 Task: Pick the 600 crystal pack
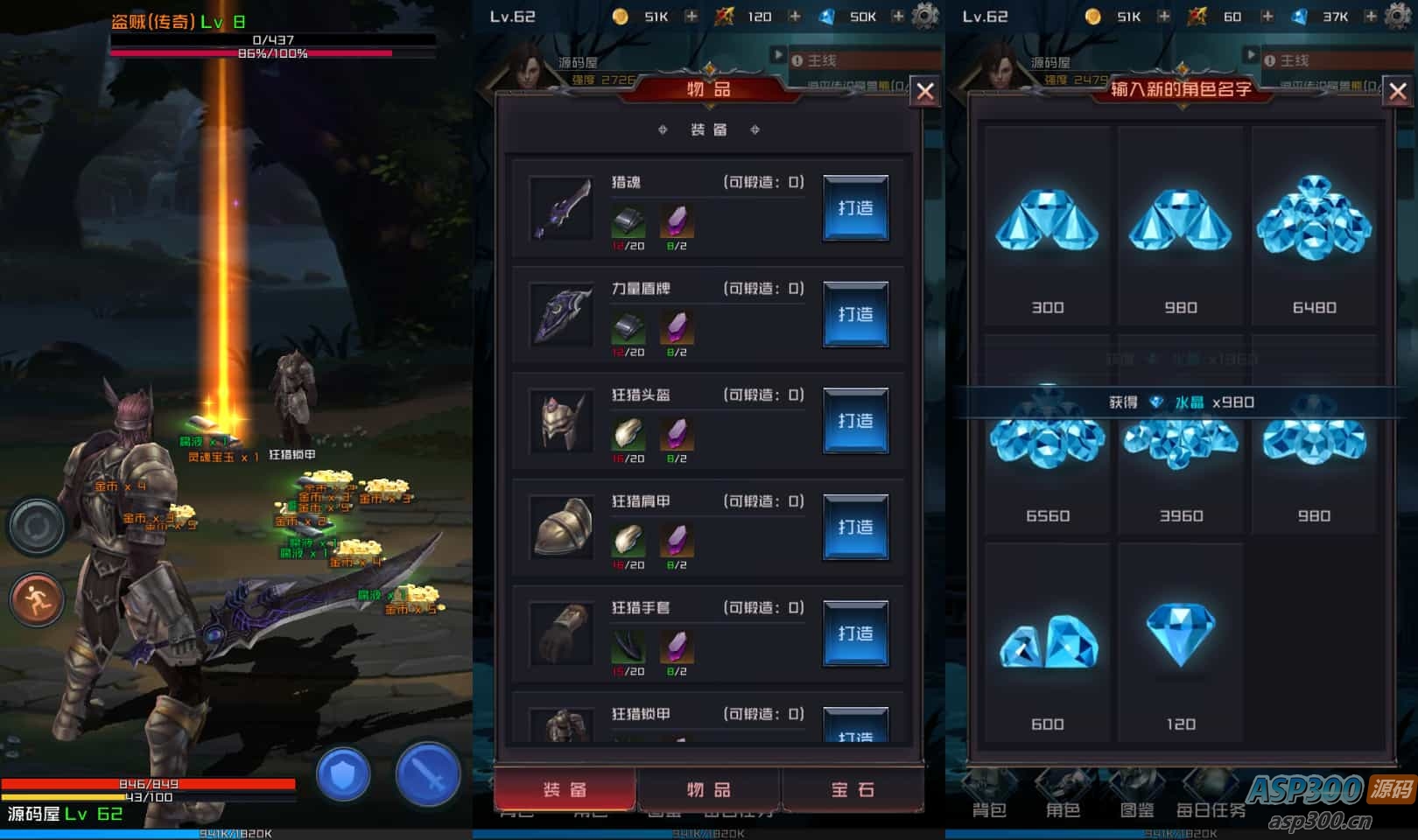(1048, 647)
